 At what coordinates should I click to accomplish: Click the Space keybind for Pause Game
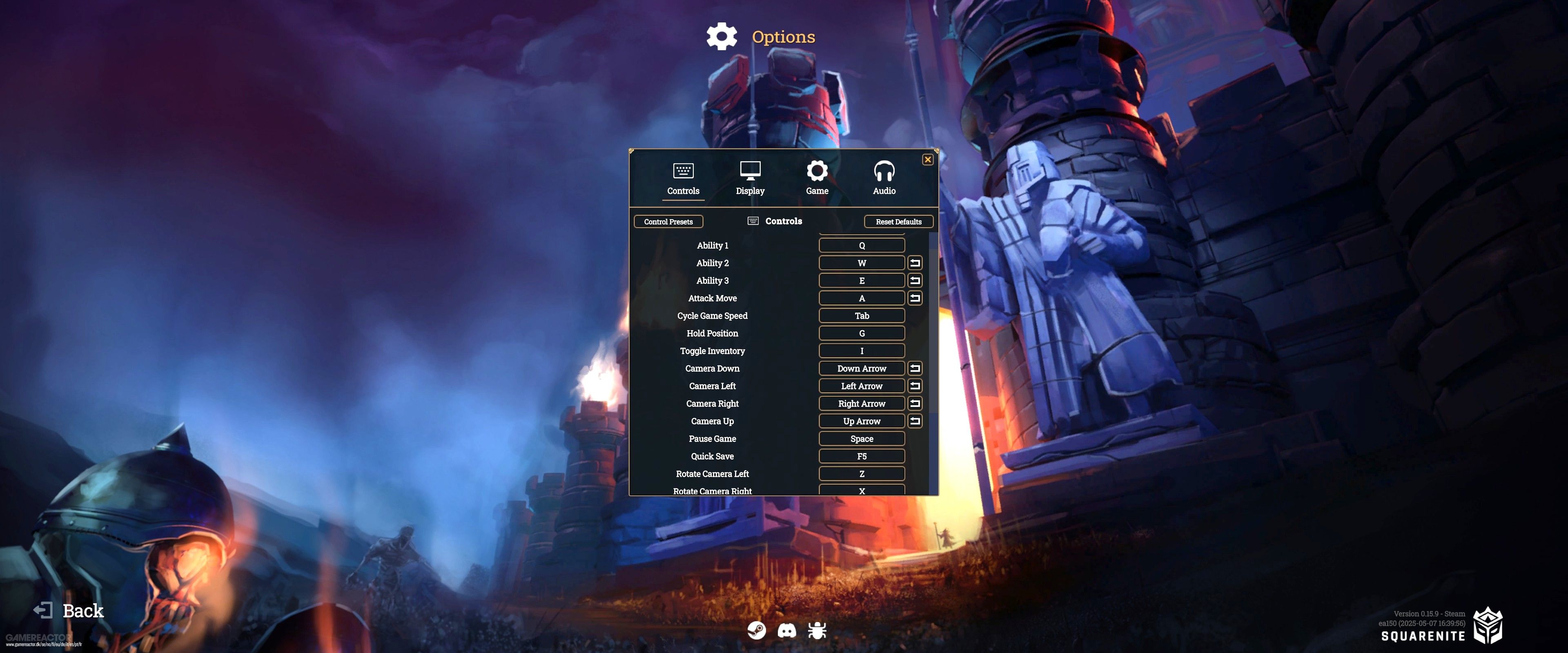pyautogui.click(x=861, y=438)
